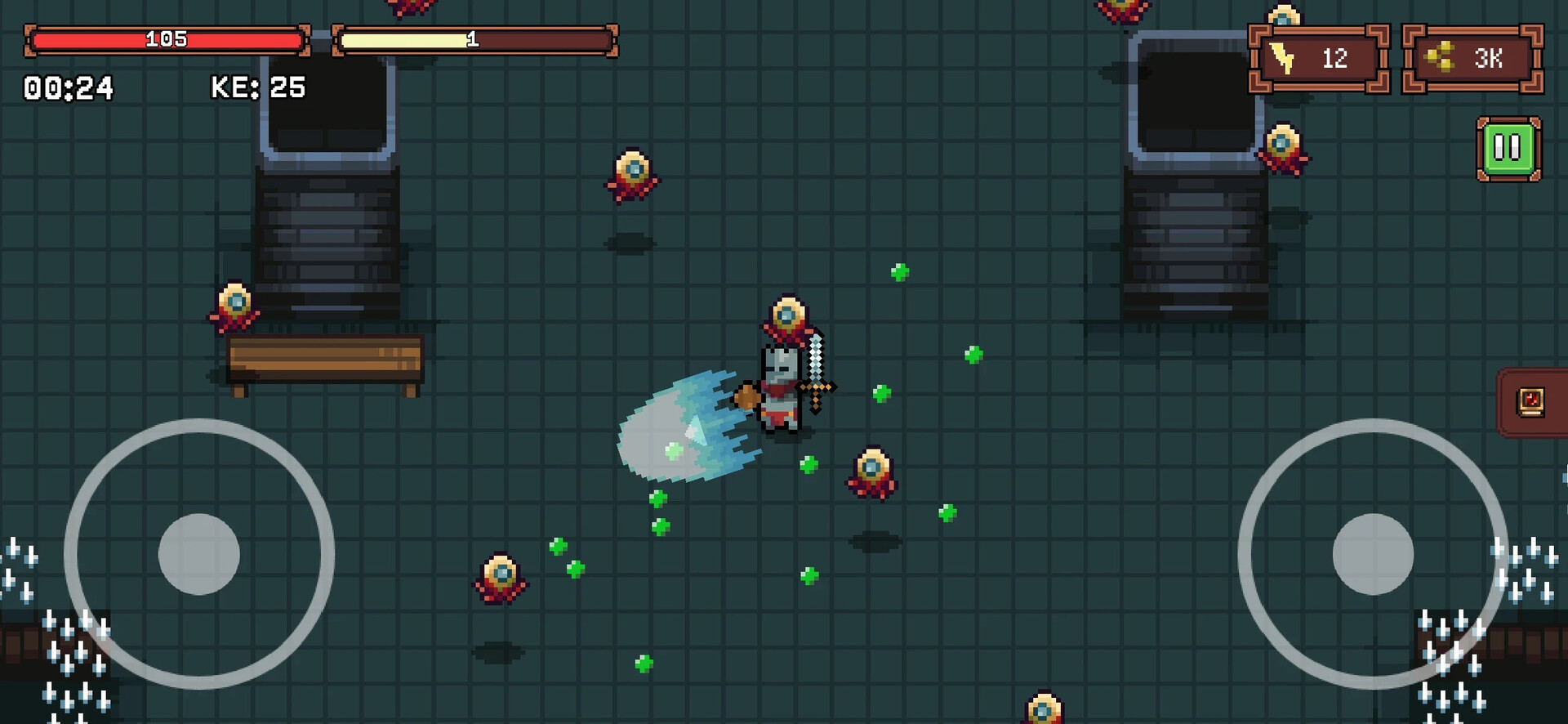This screenshot has height=724, width=1568.
Task: Tap the red health bar showing 105
Action: pos(167,37)
